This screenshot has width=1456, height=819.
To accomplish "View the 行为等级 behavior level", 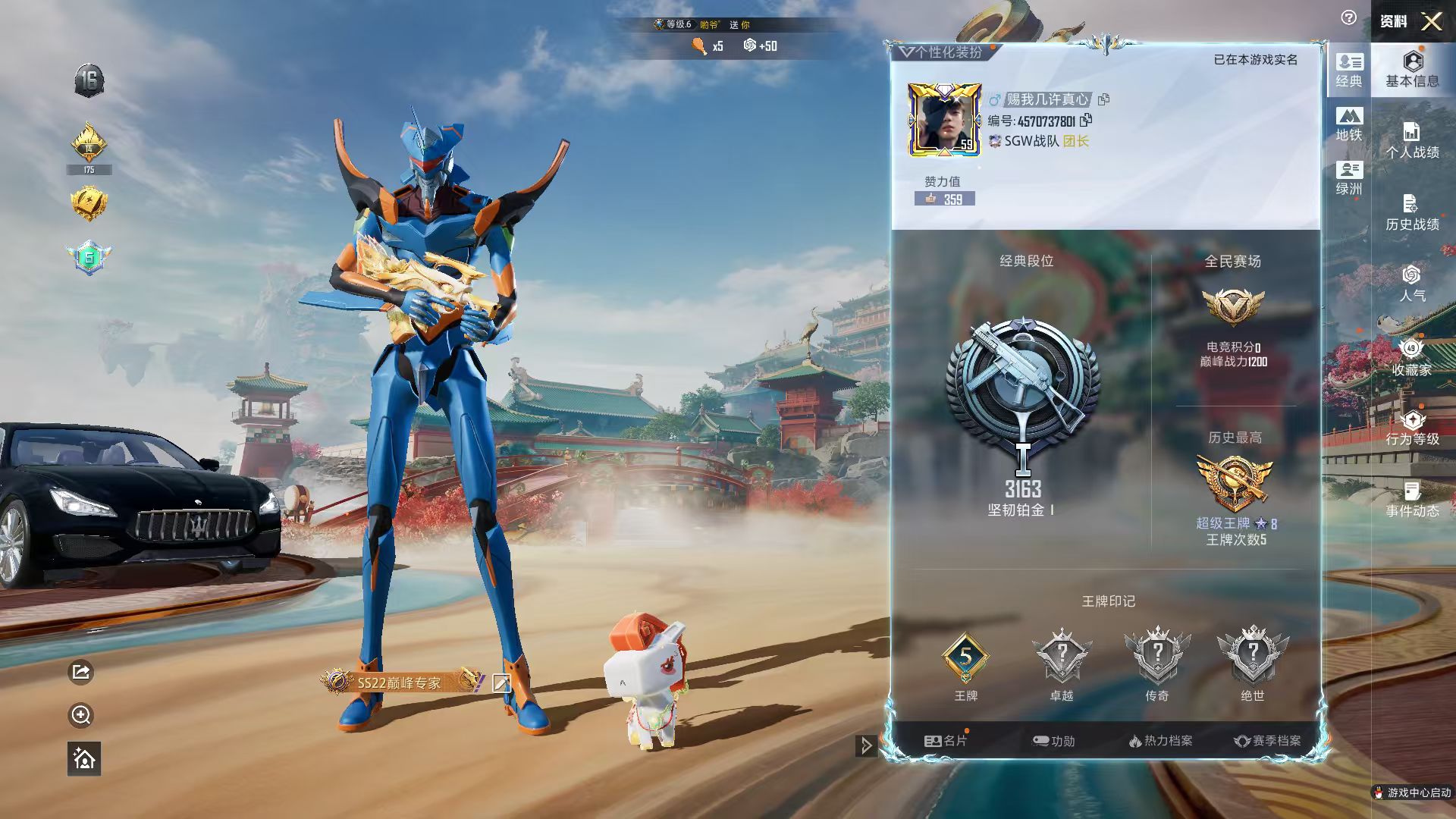I will click(1412, 428).
